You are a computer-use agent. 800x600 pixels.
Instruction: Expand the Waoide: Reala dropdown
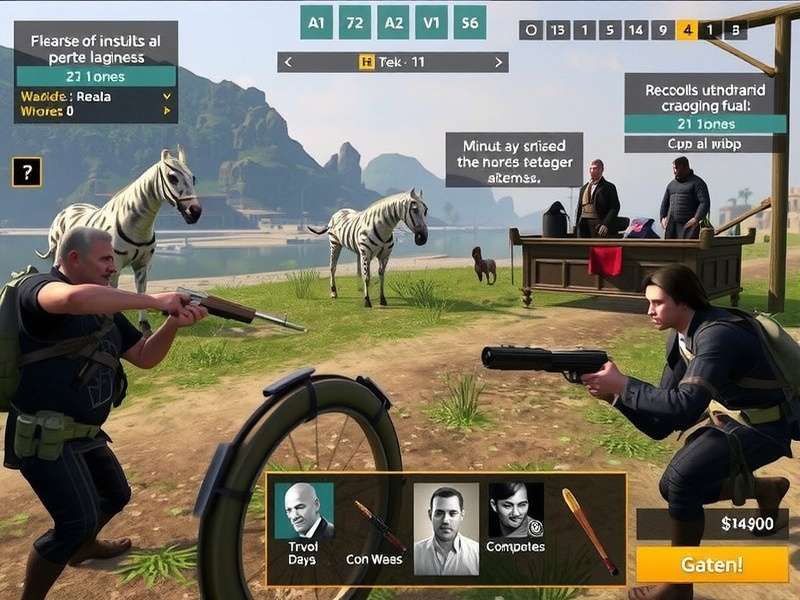pos(166,96)
